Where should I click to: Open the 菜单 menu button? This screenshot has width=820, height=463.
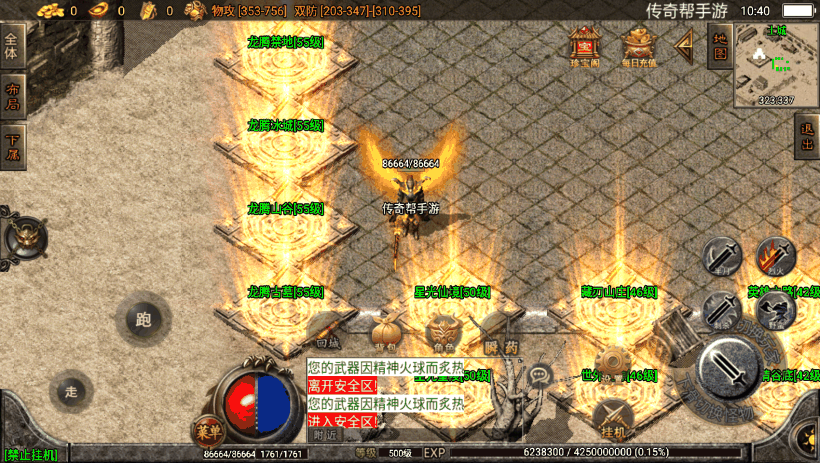pos(208,431)
